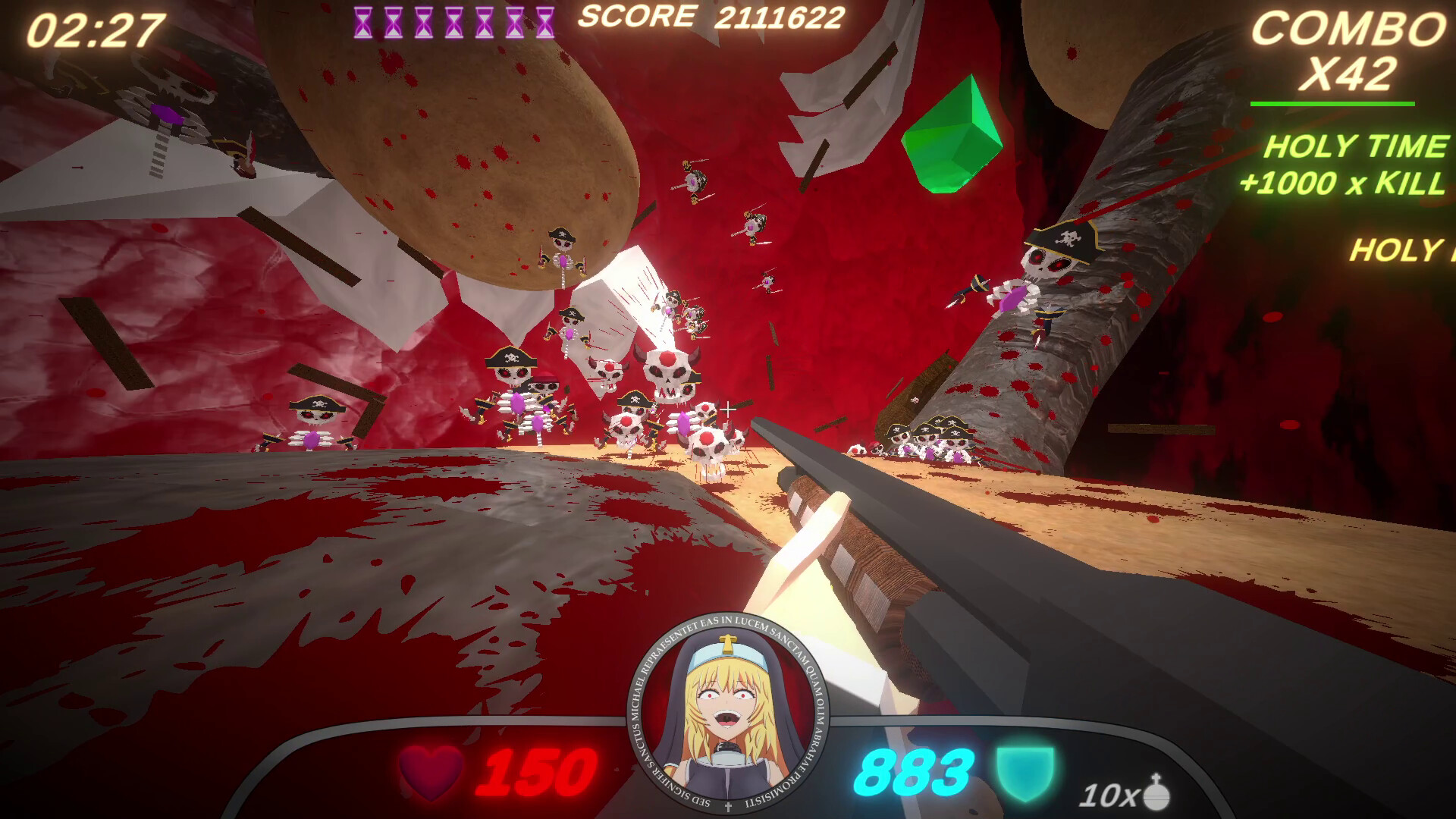Image resolution: width=1456 pixels, height=819 pixels.
Task: Click the HOLY TIME label
Action: click(x=1357, y=146)
